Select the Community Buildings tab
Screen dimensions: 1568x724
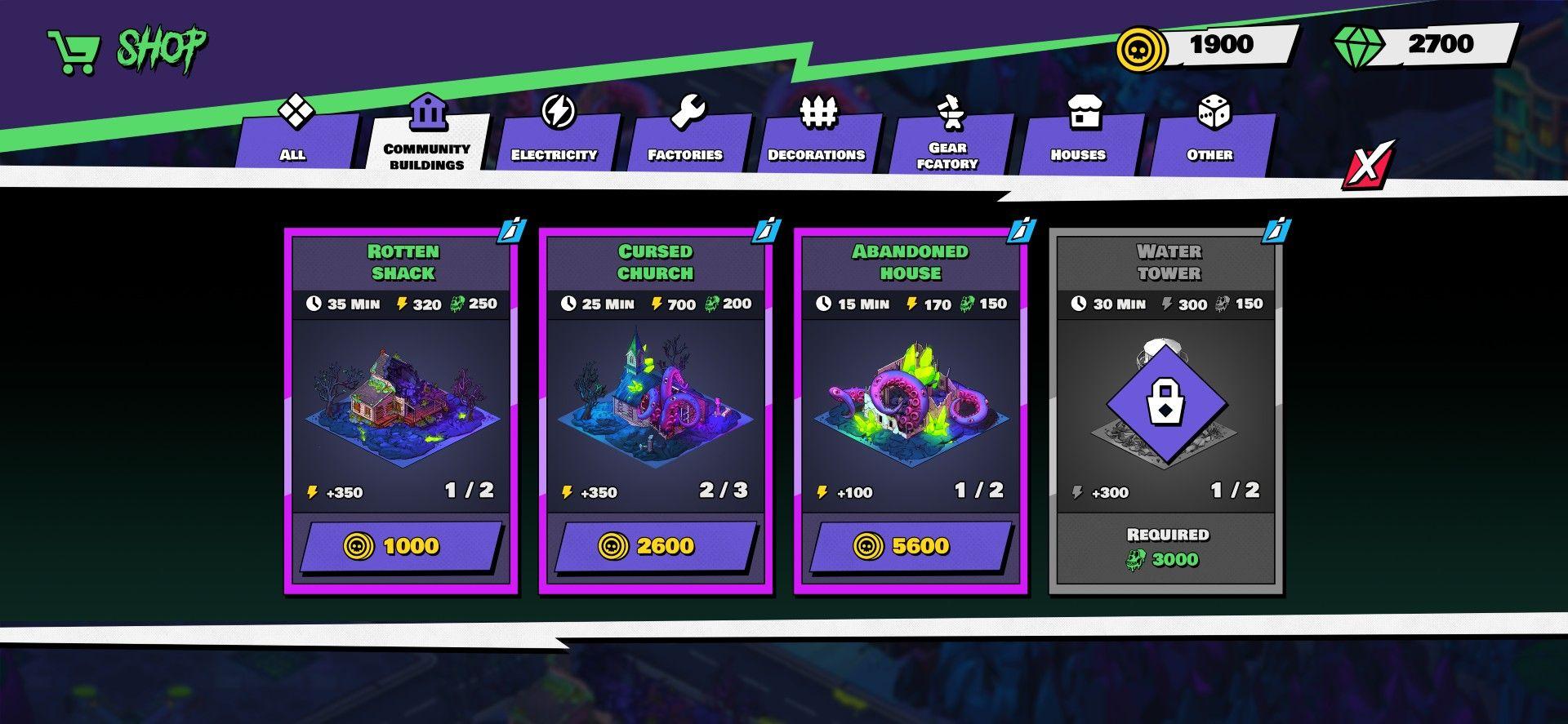pos(427,143)
